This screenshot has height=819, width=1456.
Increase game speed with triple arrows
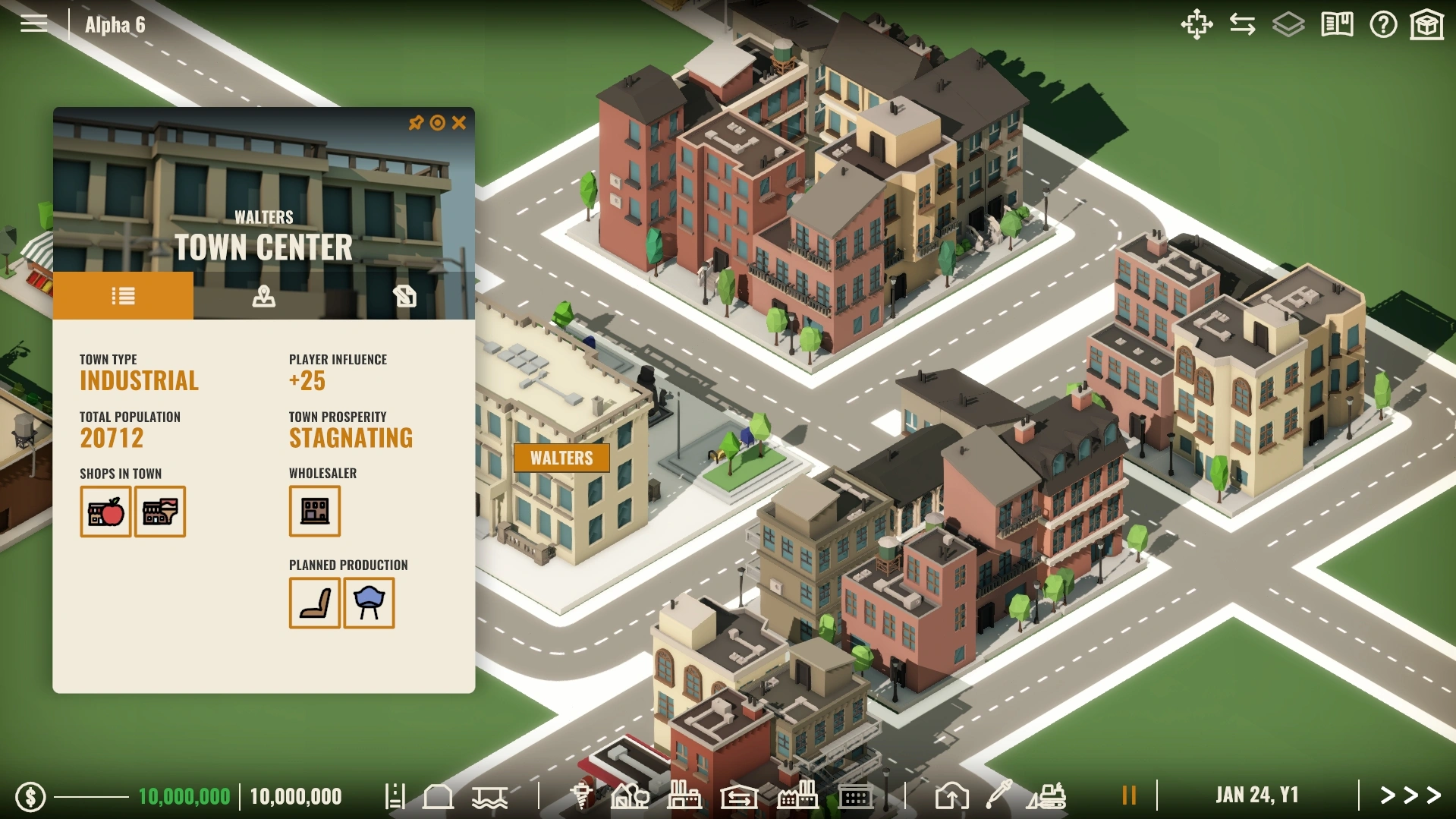pos(1410,795)
